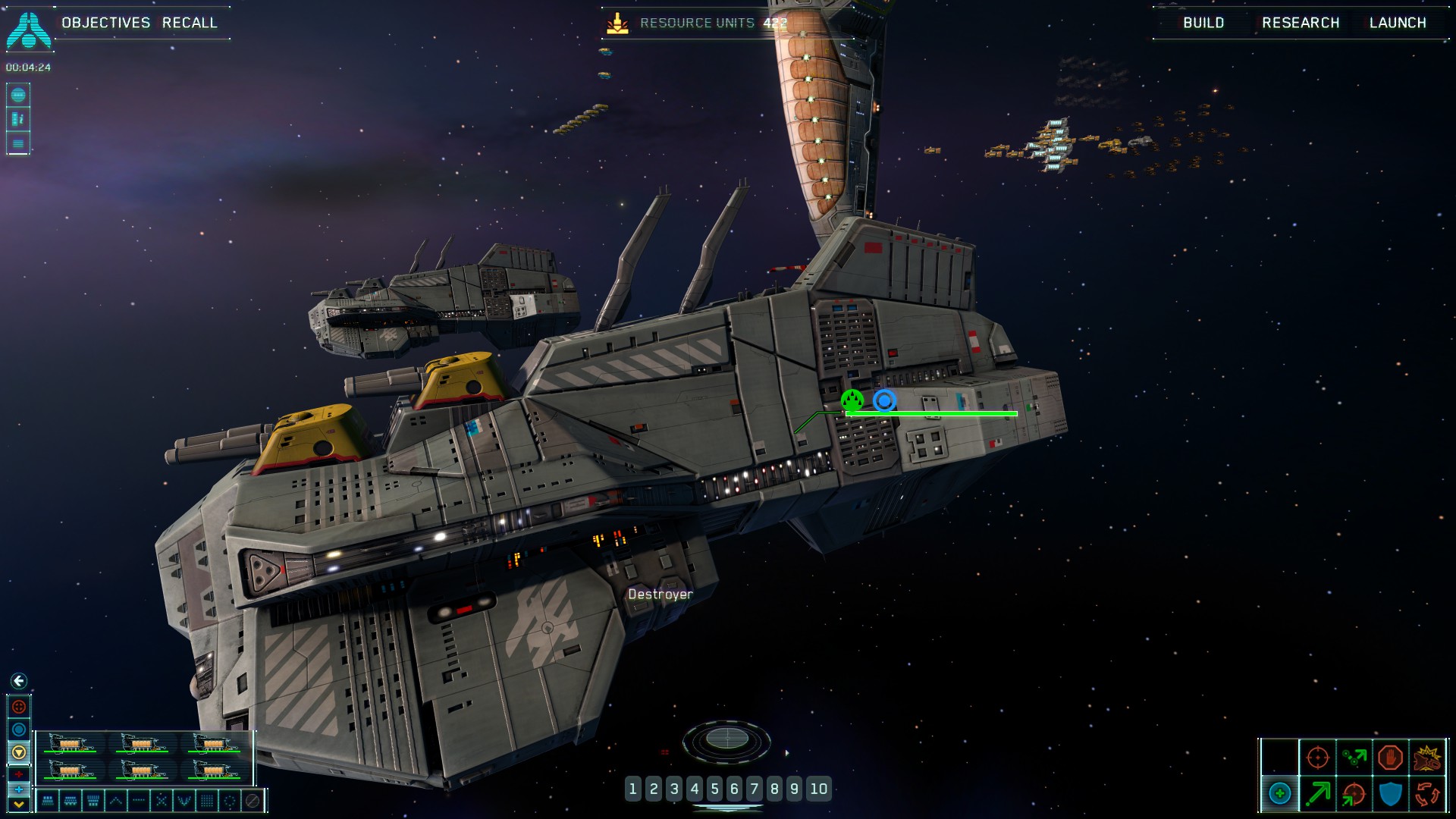
Task: Set the red aggressive stance icon
Action: point(19,707)
